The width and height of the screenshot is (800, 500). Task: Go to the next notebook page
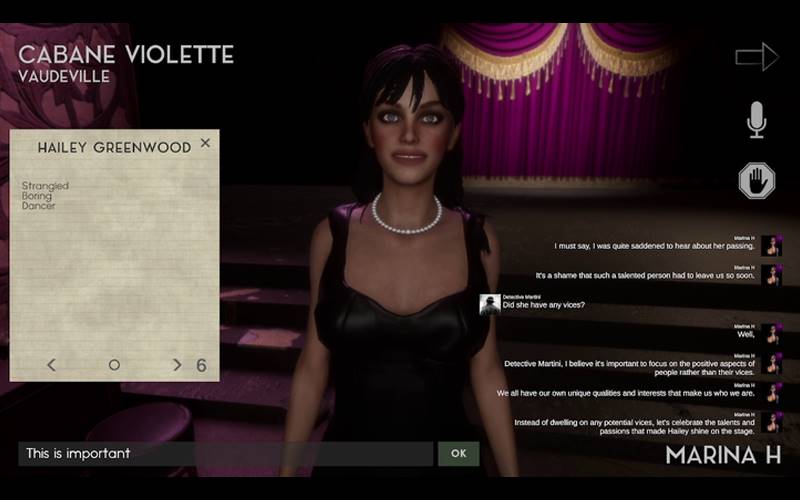pos(177,365)
